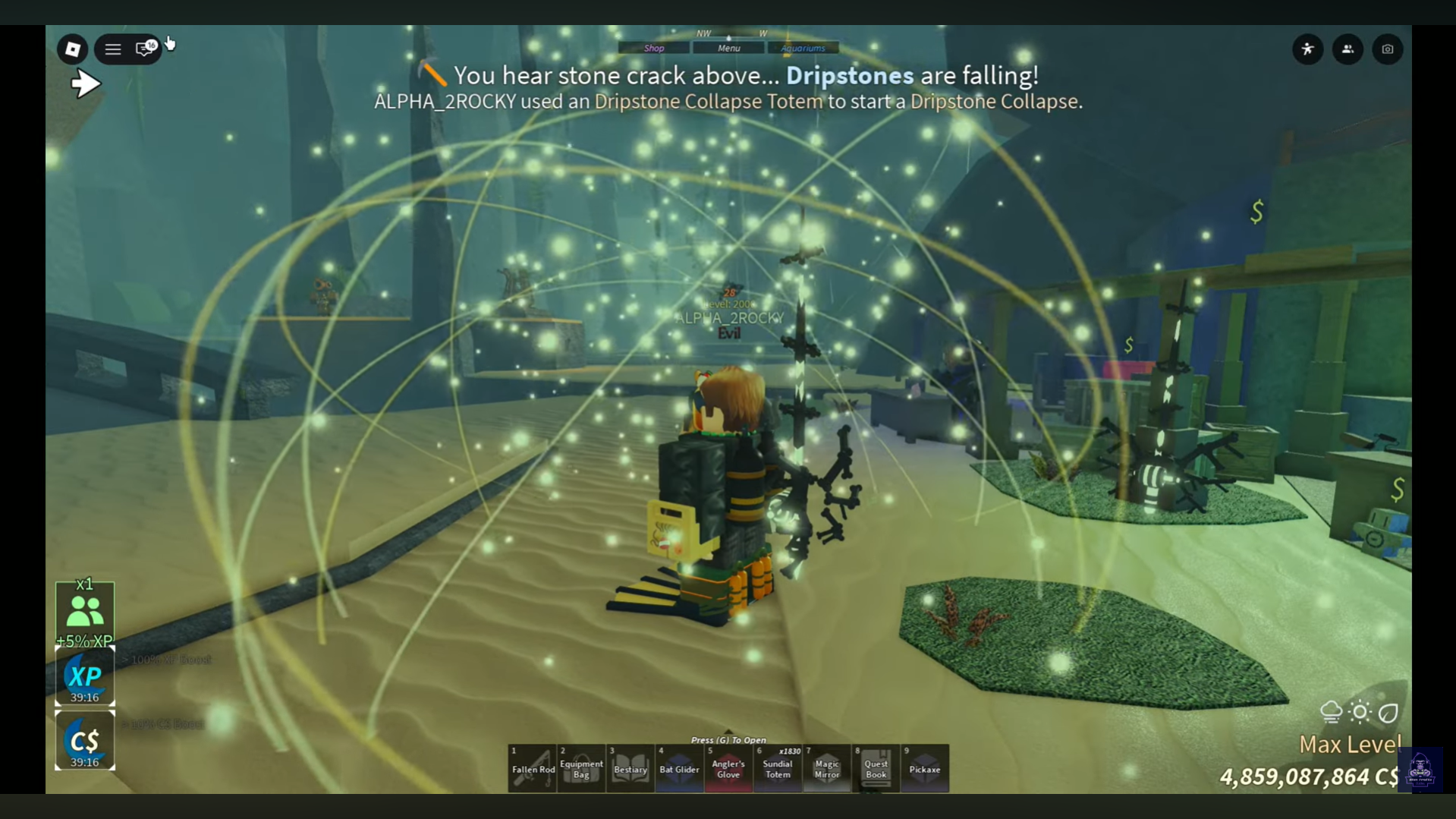Use the Sundial Totem item

pos(777,768)
